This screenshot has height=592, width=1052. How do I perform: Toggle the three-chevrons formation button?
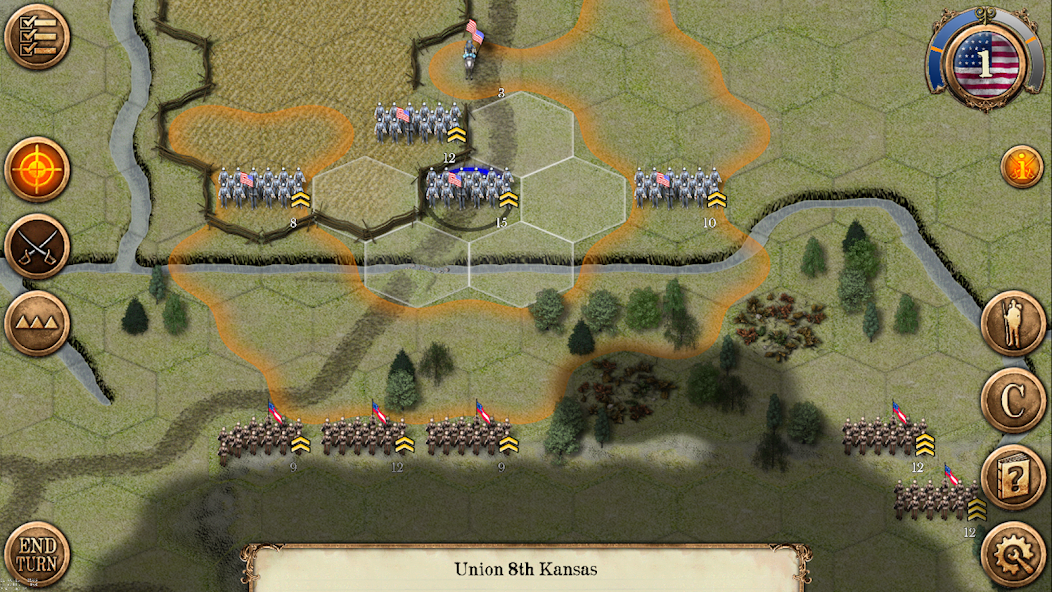(36, 322)
